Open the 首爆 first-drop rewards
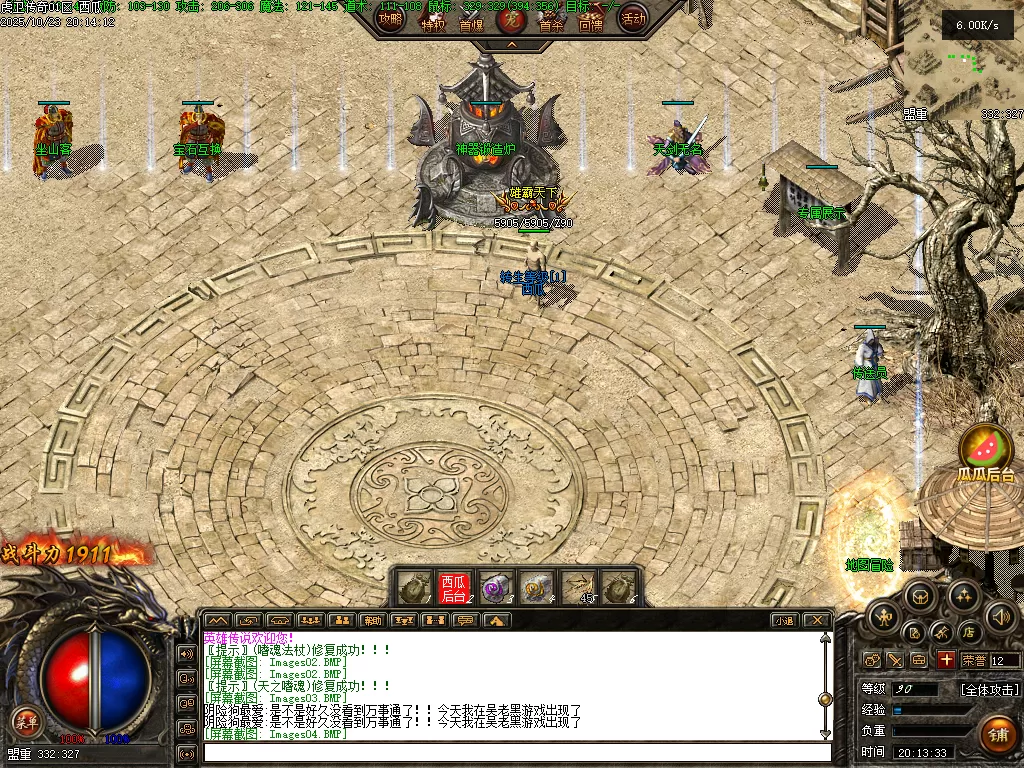1024x768 pixels. coord(471,22)
